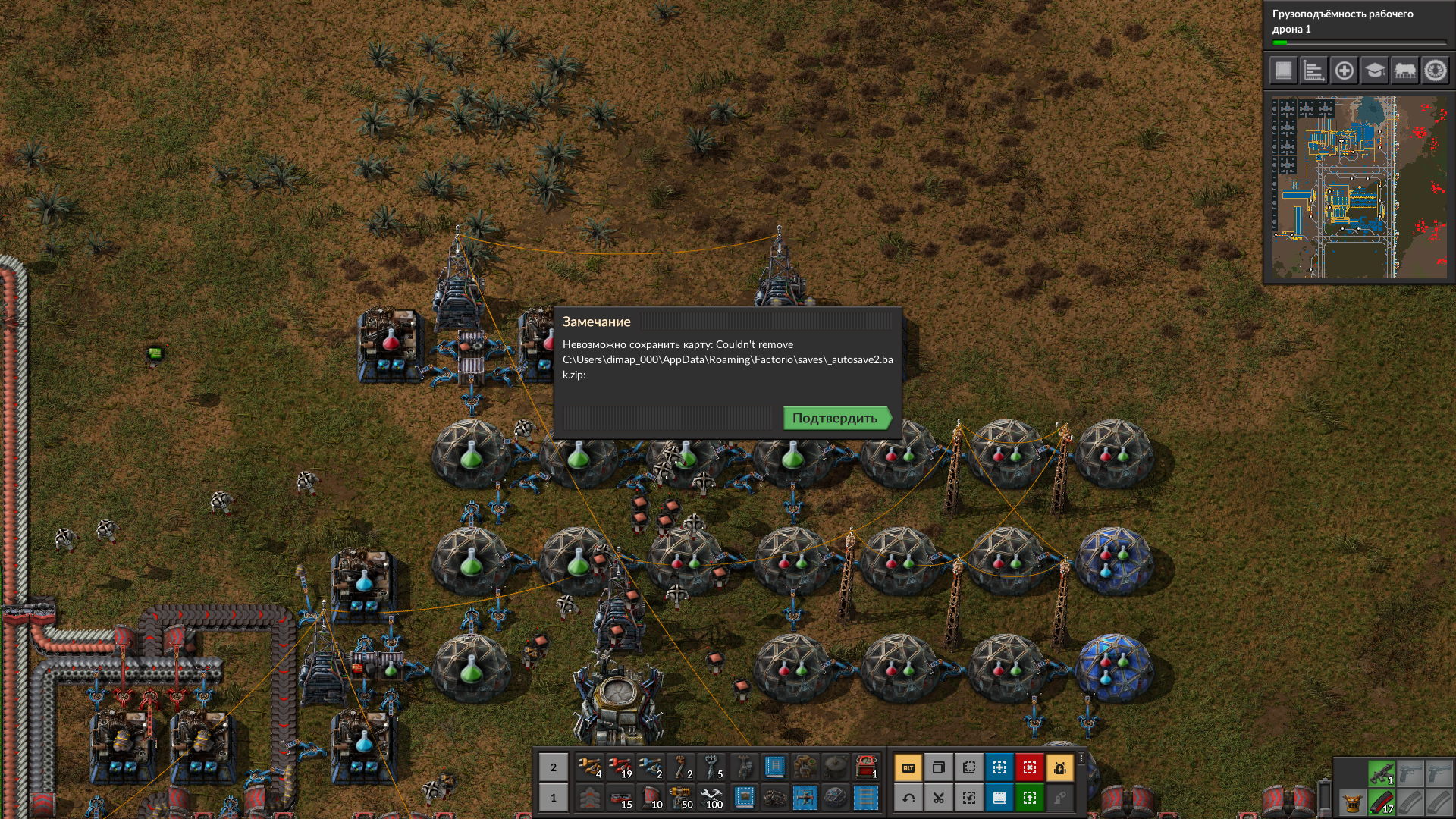The height and width of the screenshot is (819, 1456).
Task: Click the undo shortcut arrow
Action: click(908, 799)
